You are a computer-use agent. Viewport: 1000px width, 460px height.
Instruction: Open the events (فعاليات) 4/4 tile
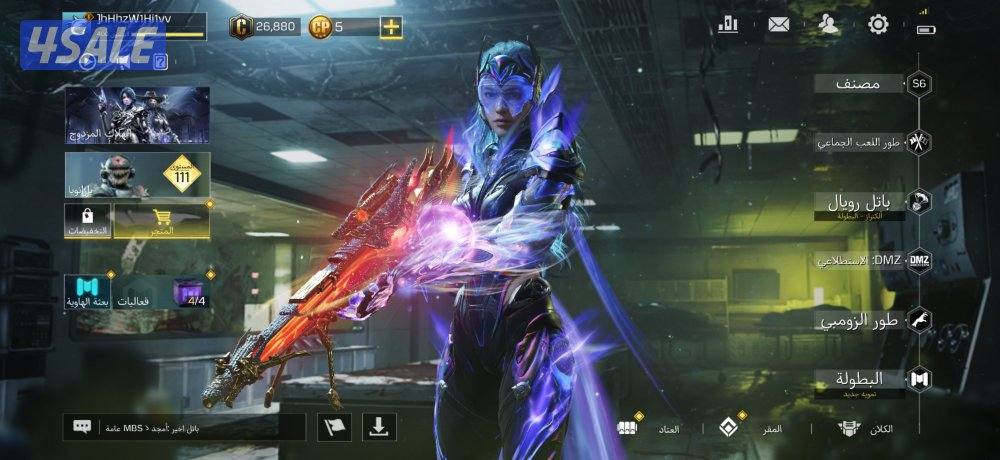(163, 290)
